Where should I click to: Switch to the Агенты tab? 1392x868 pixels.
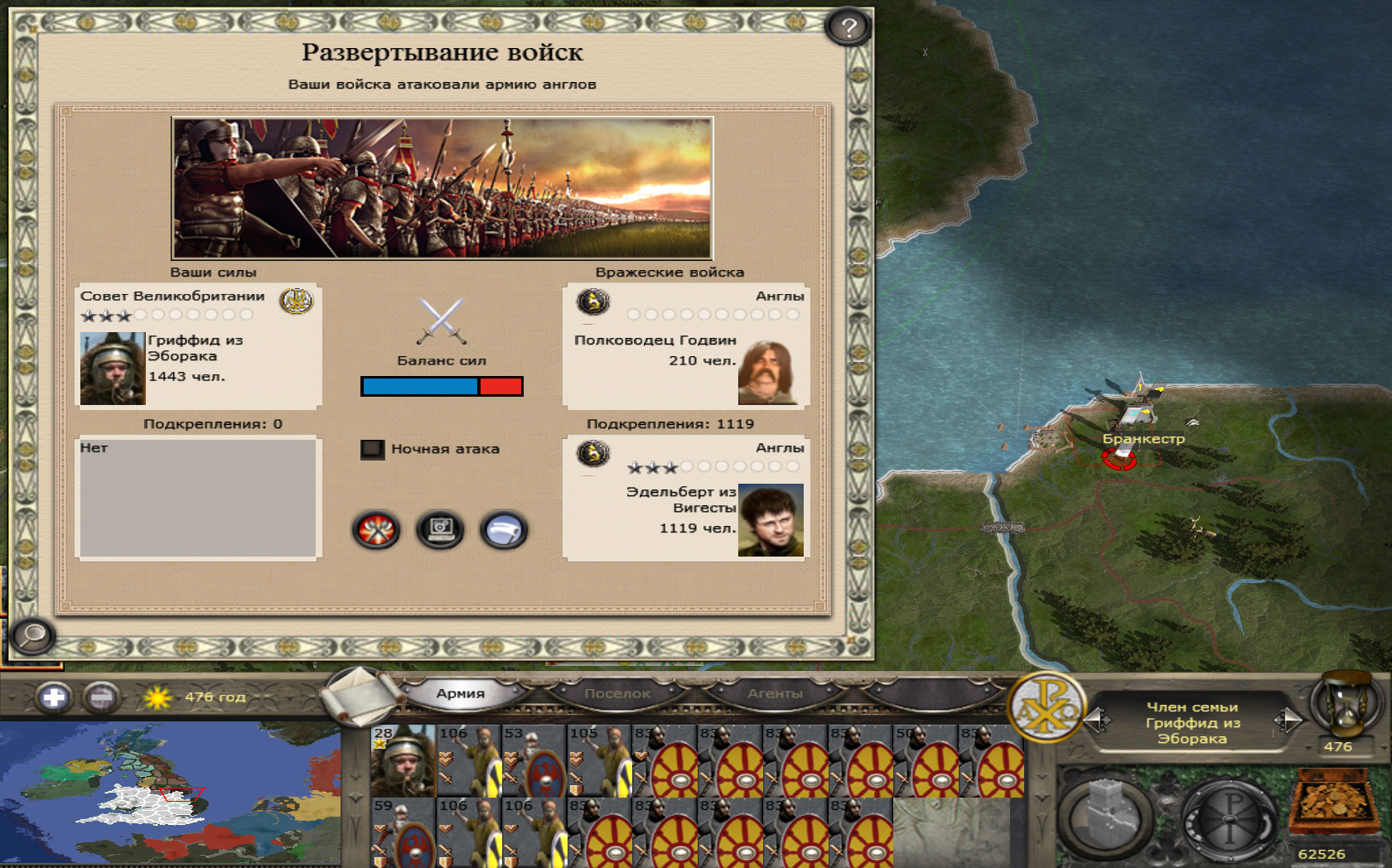tap(775, 694)
